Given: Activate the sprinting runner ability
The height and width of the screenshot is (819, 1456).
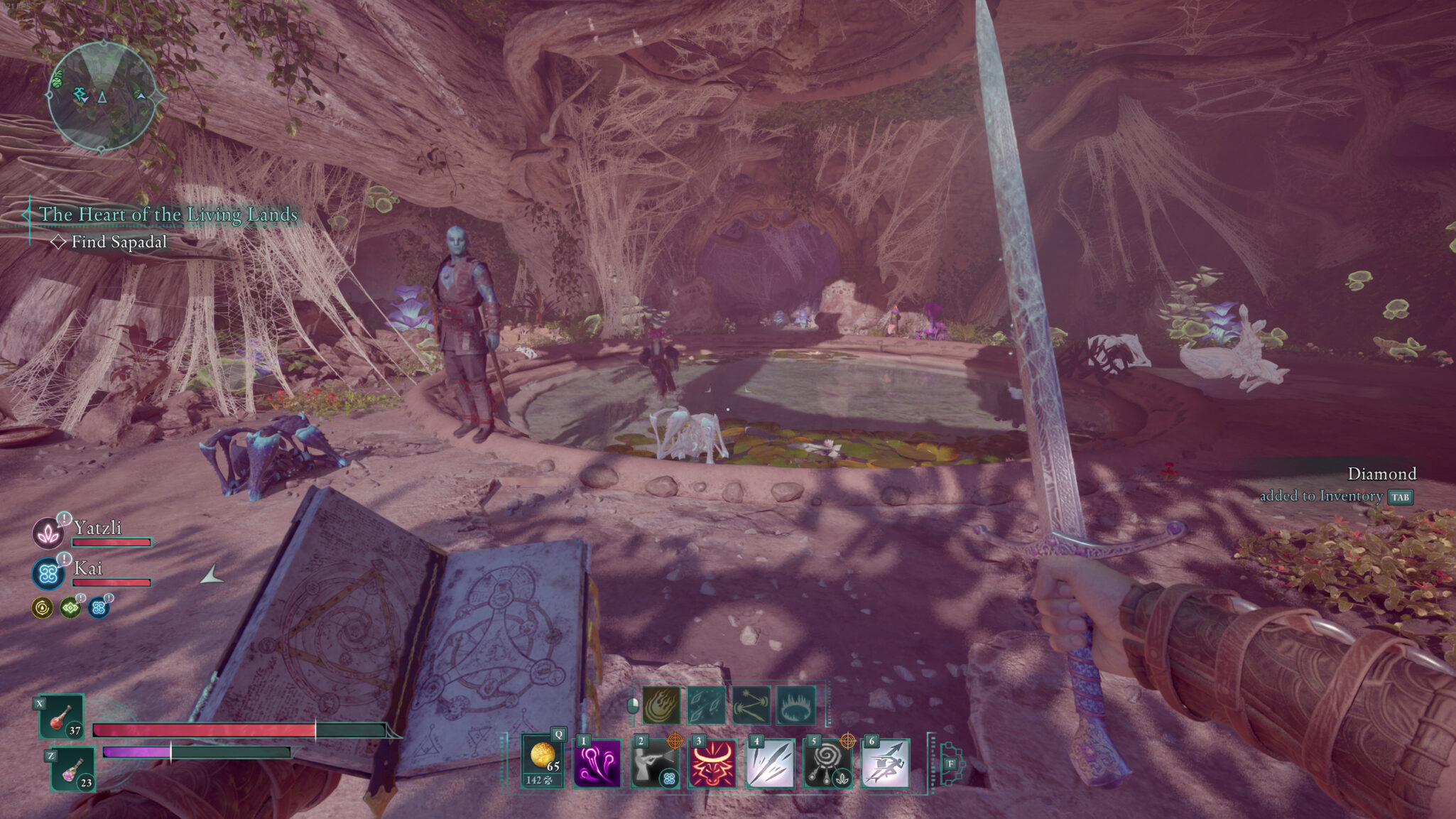Looking at the screenshot, I should [x=885, y=764].
